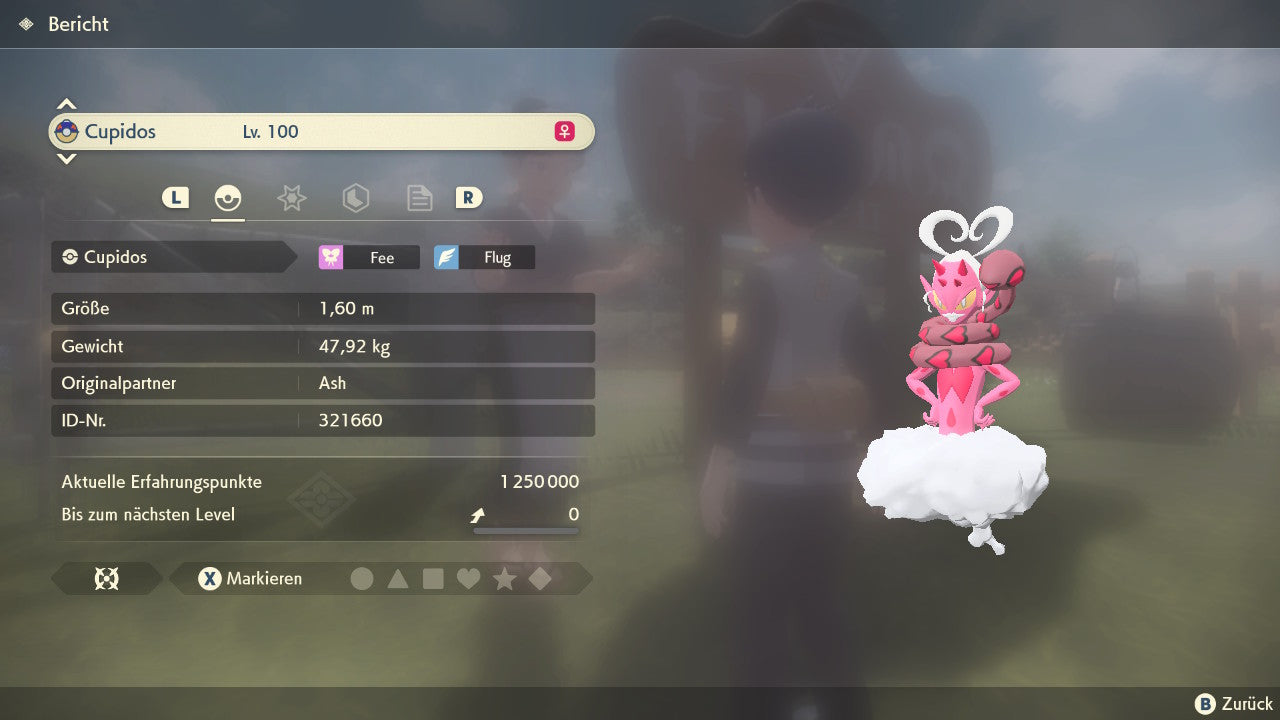
Task: Show the document notes tab
Action: tap(419, 198)
